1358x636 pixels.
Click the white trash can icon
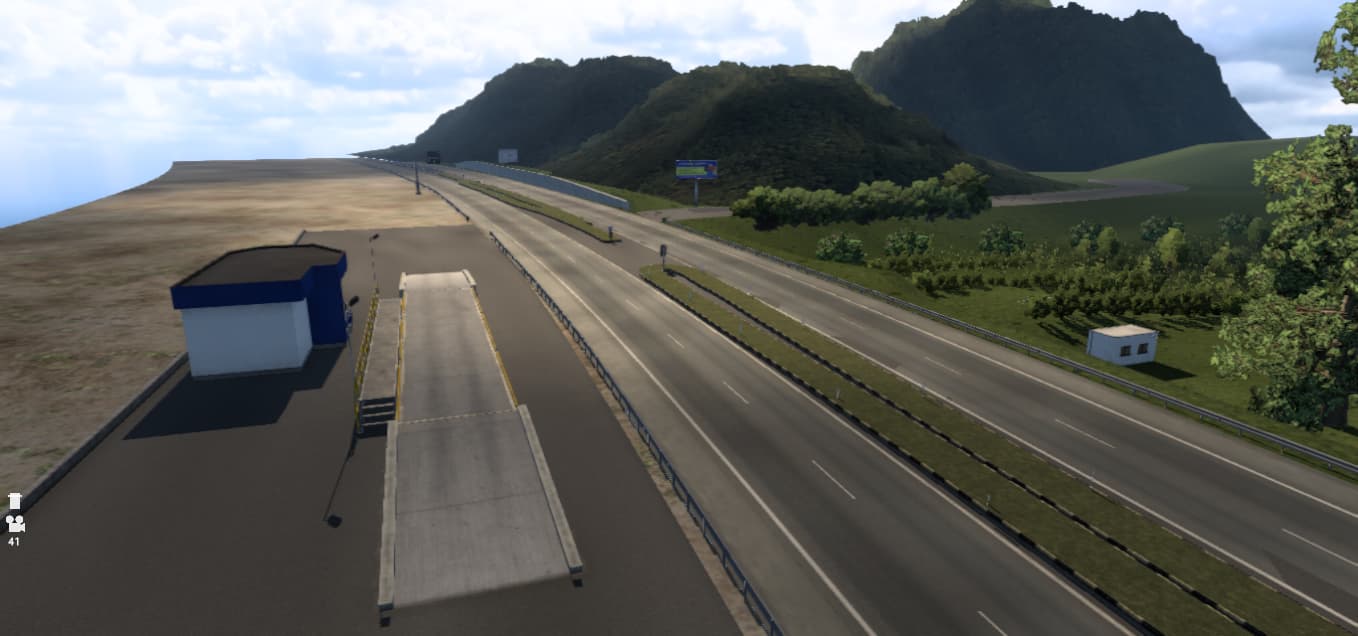tap(14, 501)
